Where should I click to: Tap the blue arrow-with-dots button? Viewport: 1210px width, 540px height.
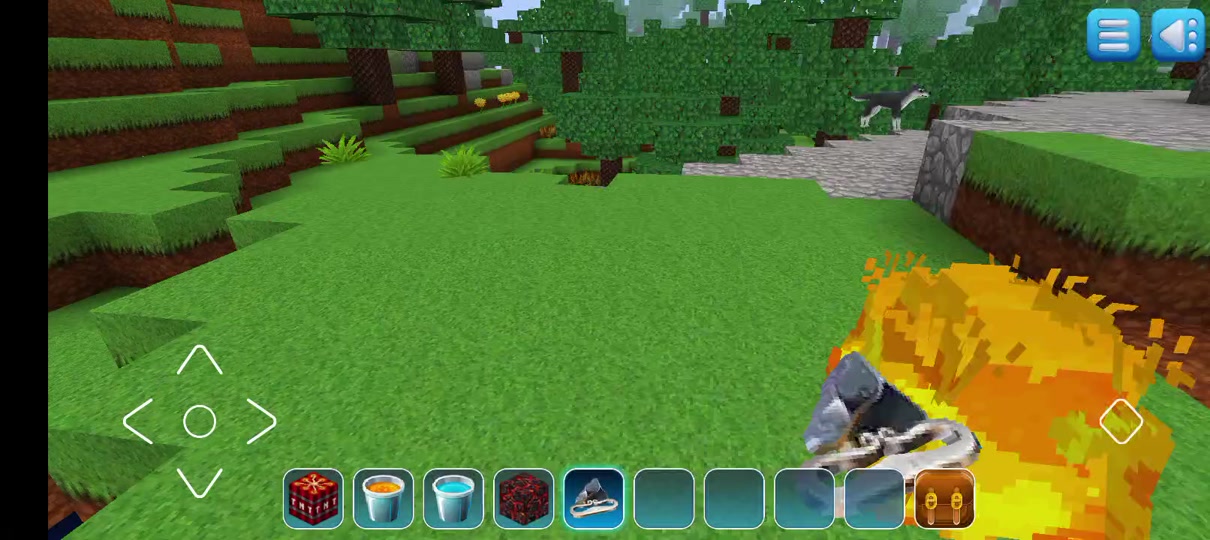tap(1177, 36)
